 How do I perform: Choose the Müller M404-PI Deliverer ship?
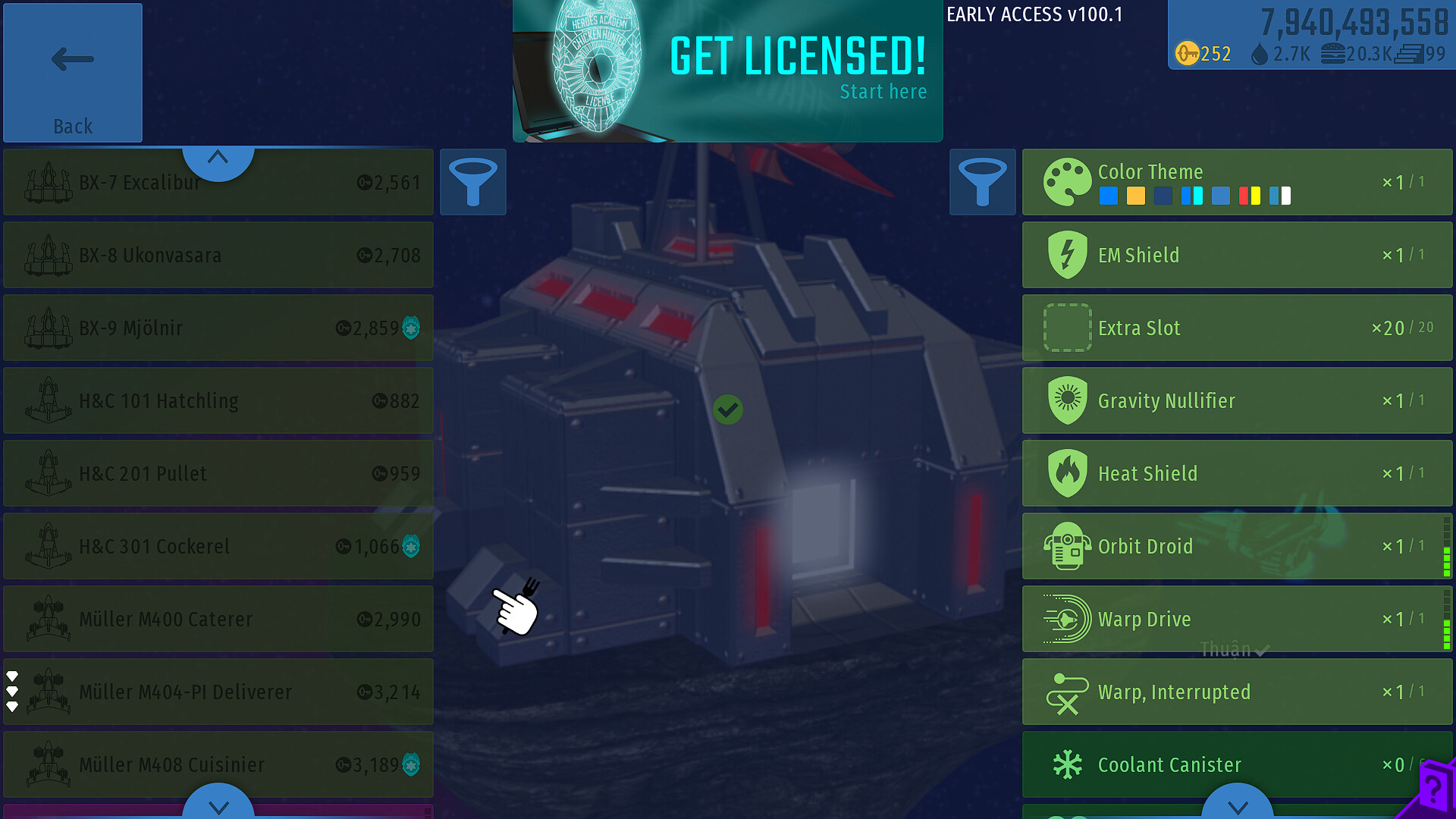(x=218, y=692)
